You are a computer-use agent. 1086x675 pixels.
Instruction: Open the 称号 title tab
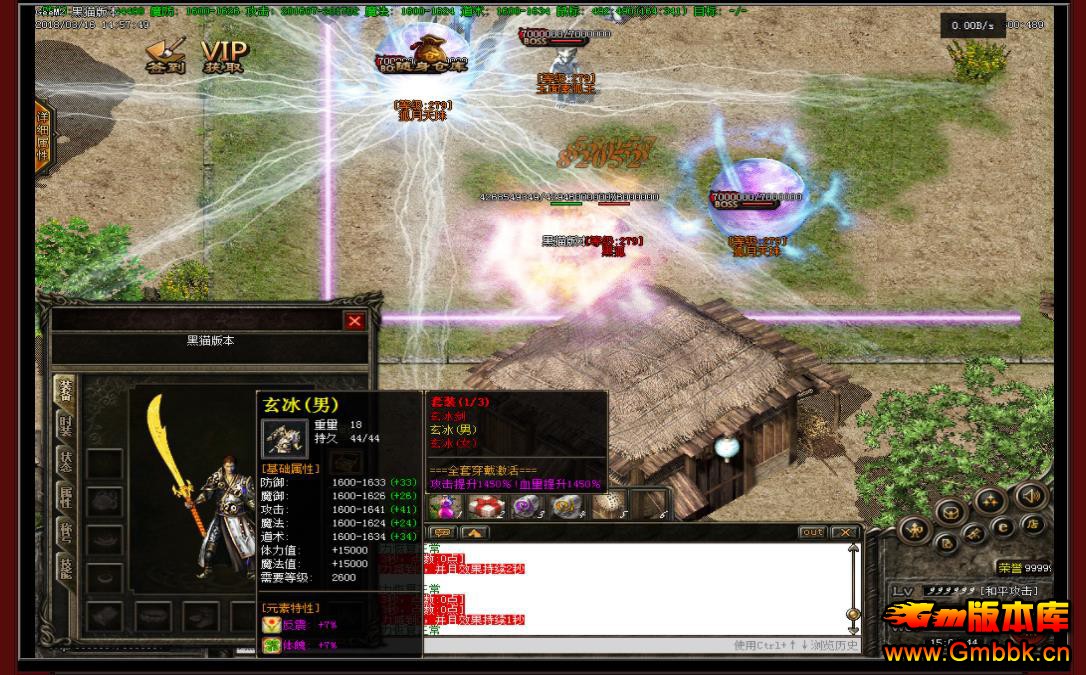coord(65,531)
